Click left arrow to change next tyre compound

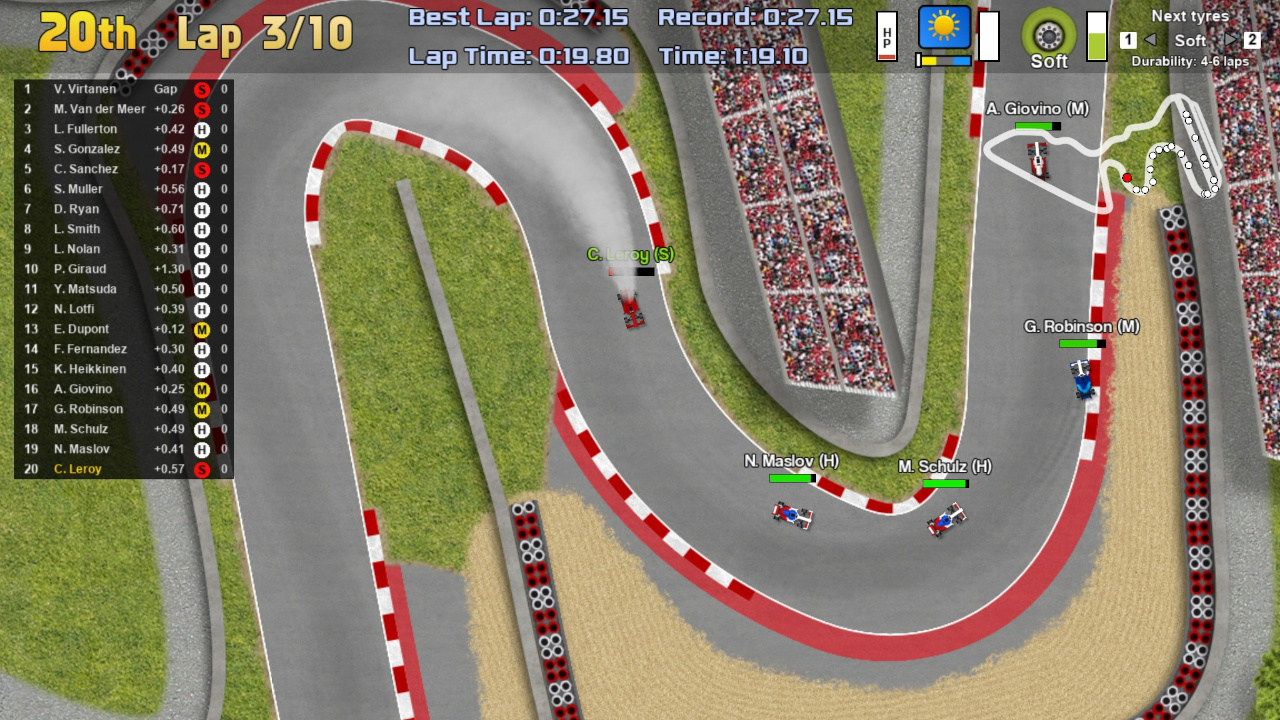click(1153, 42)
